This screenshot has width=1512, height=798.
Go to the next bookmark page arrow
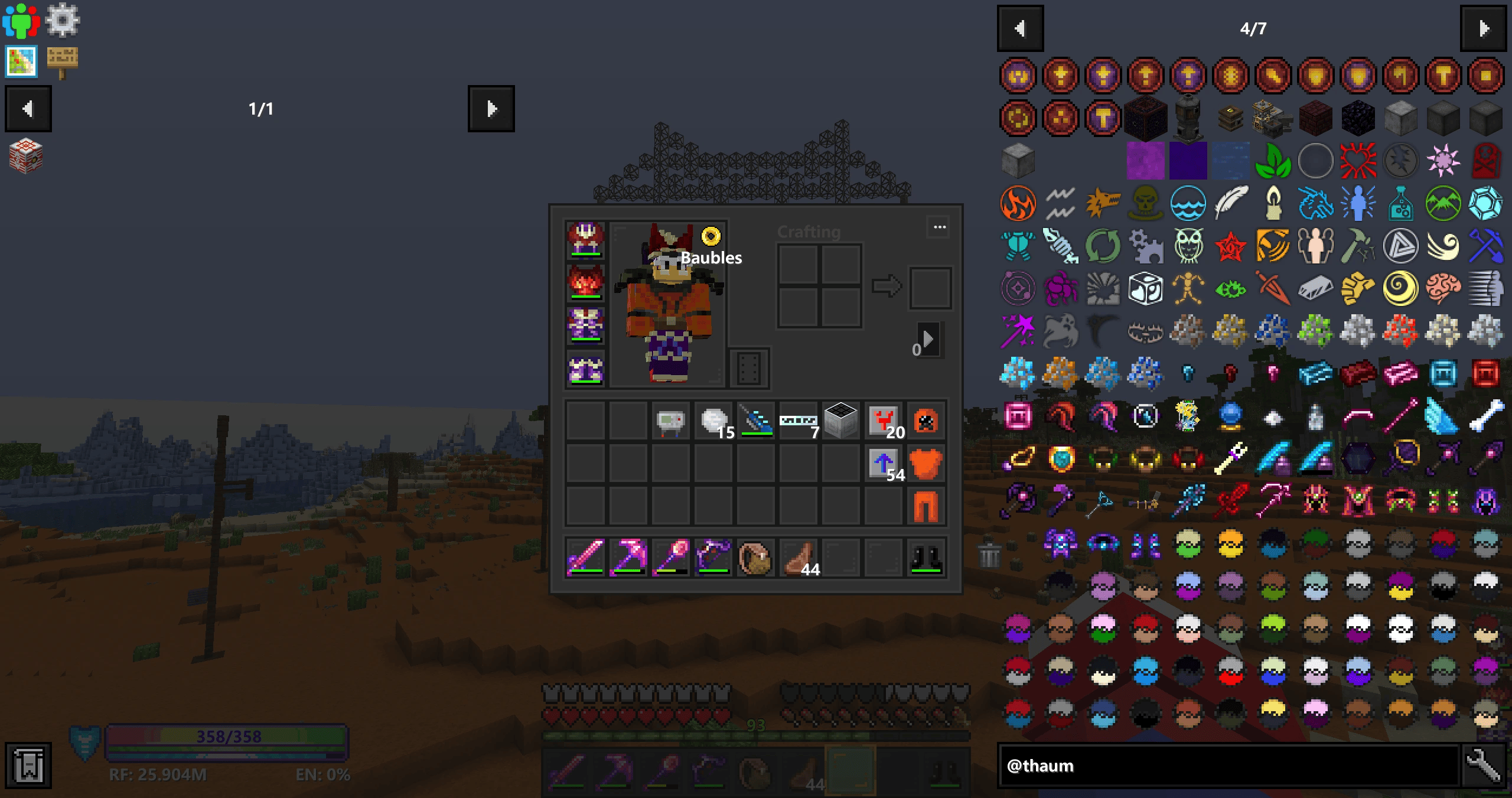point(491,109)
